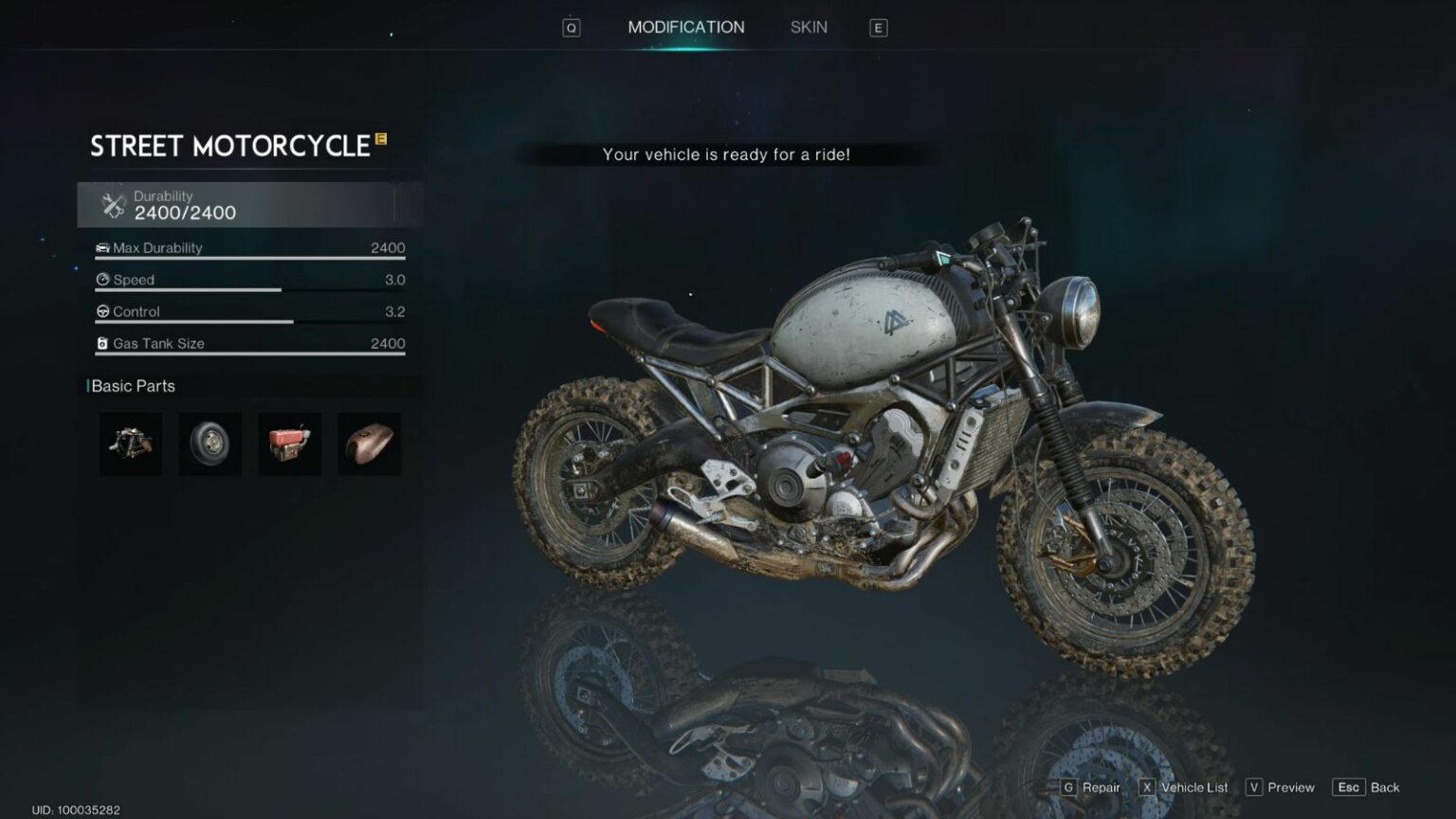Click the Street Motorcycle title
Viewport: 1456px width, 819px height.
pyautogui.click(x=230, y=146)
